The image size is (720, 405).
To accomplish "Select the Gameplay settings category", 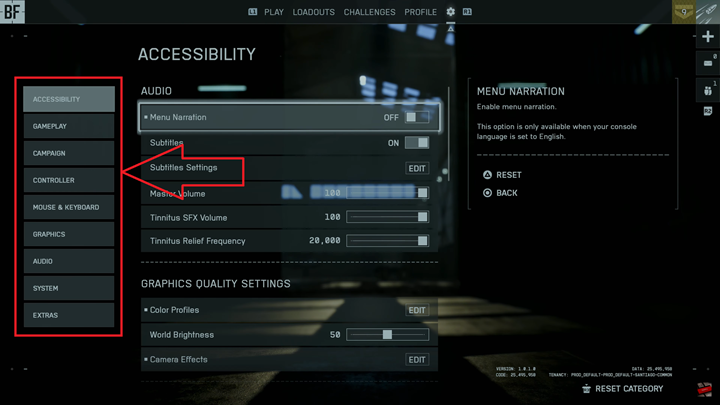I will click(69, 127).
